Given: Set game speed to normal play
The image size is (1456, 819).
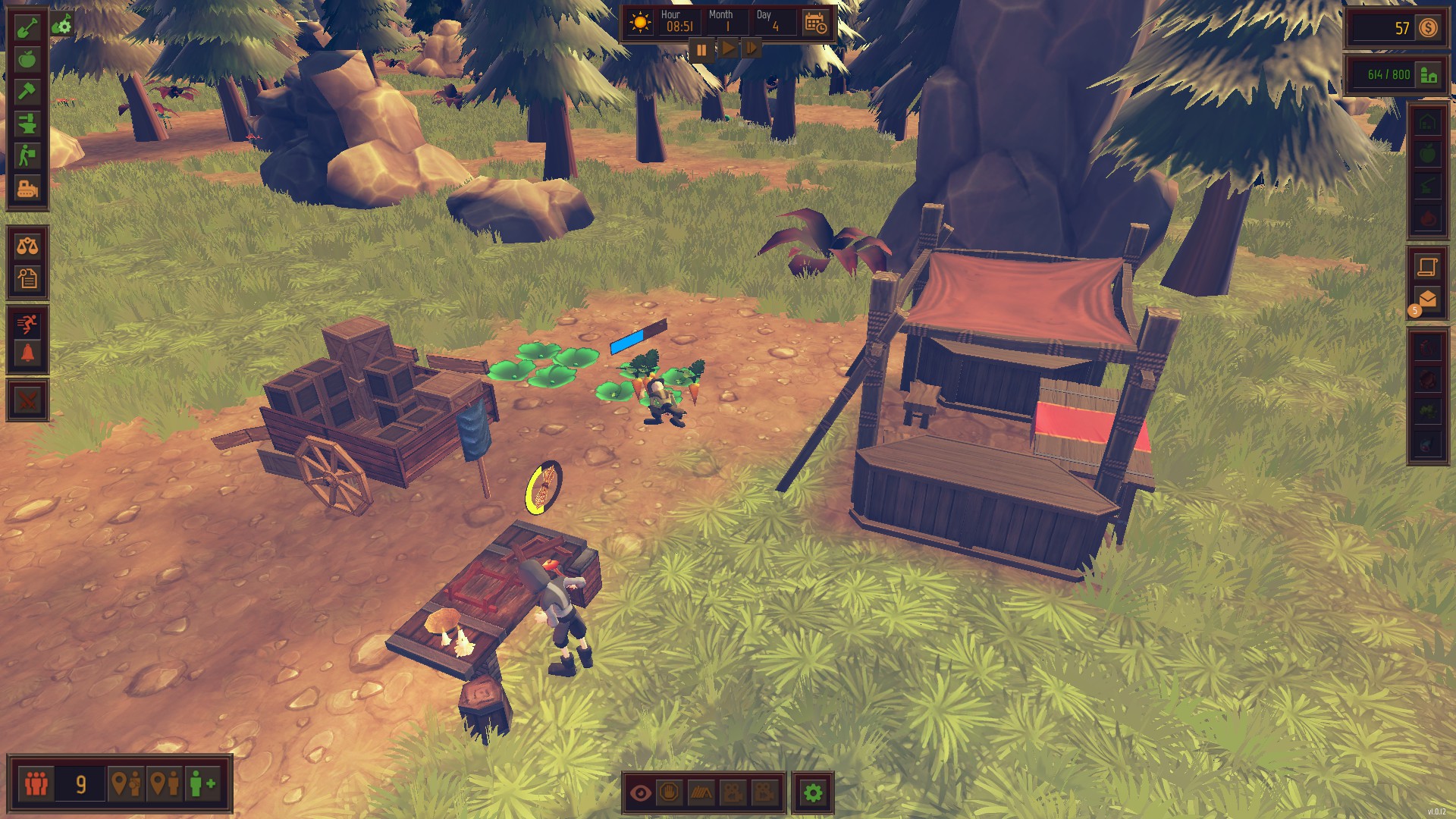Looking at the screenshot, I should pyautogui.click(x=726, y=49).
